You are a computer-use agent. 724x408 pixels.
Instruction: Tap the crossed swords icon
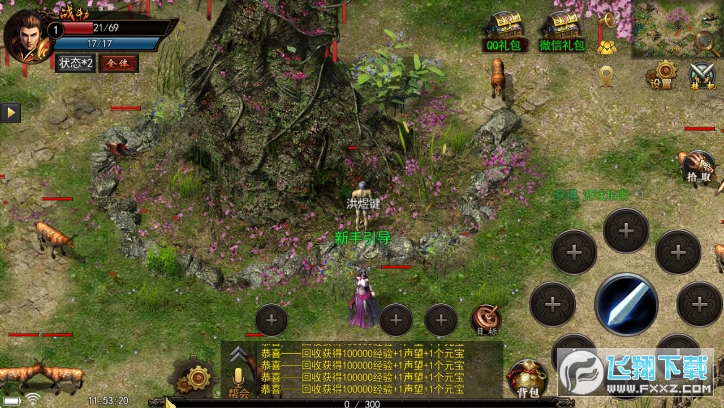click(702, 74)
